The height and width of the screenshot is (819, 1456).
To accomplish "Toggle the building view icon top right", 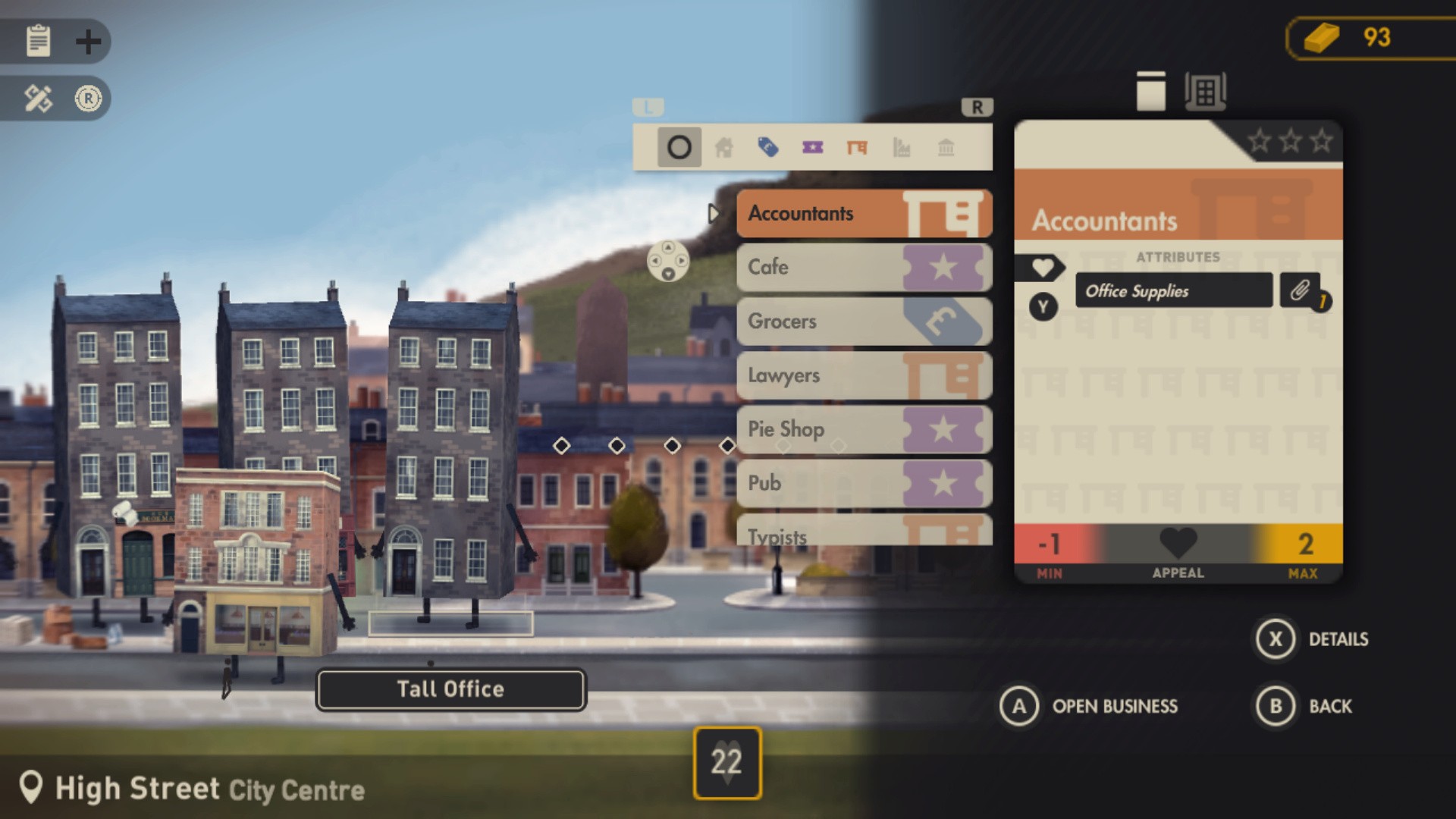I will tap(1205, 89).
